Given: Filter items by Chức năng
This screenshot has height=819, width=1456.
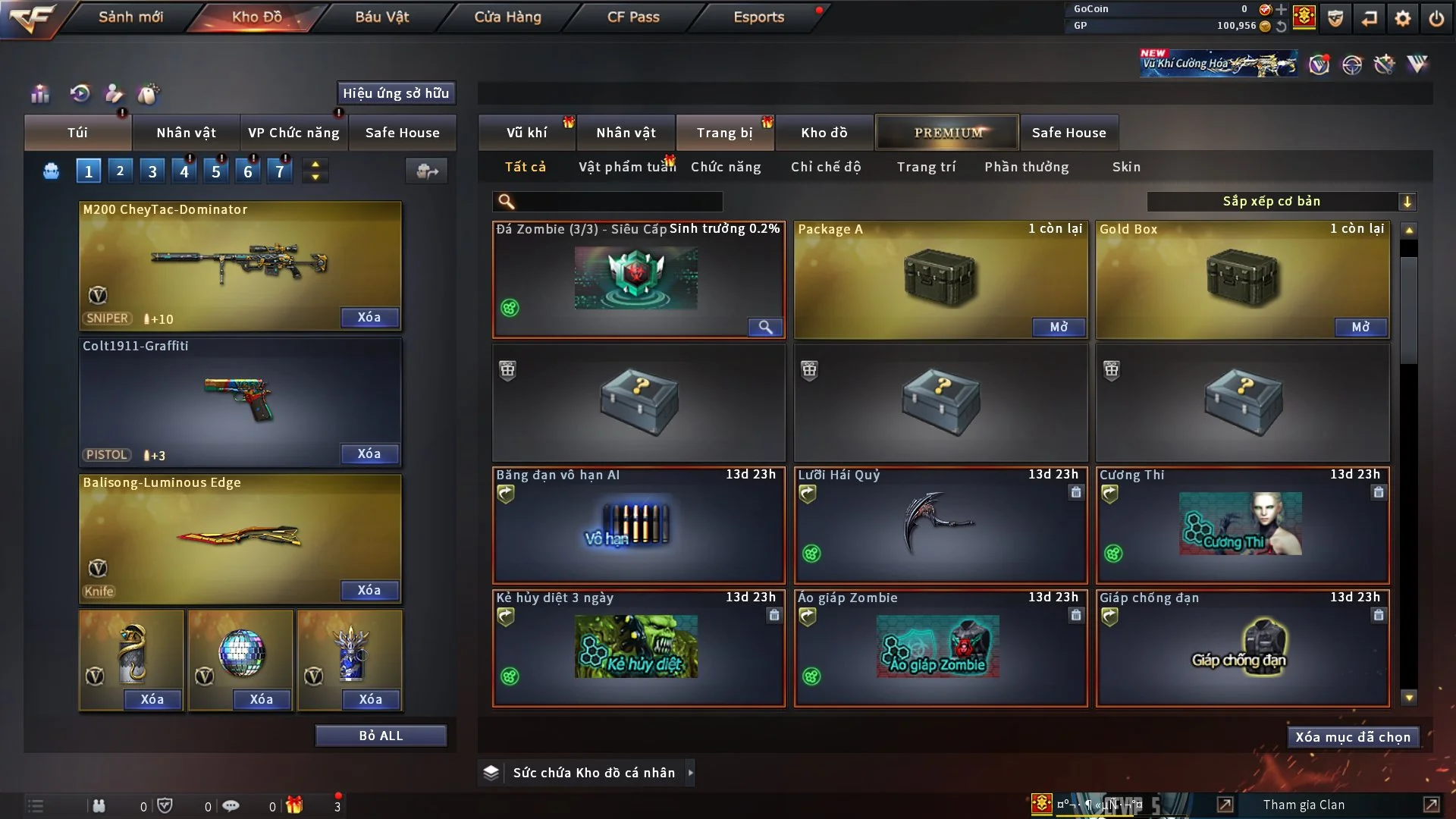Looking at the screenshot, I should coord(726,167).
